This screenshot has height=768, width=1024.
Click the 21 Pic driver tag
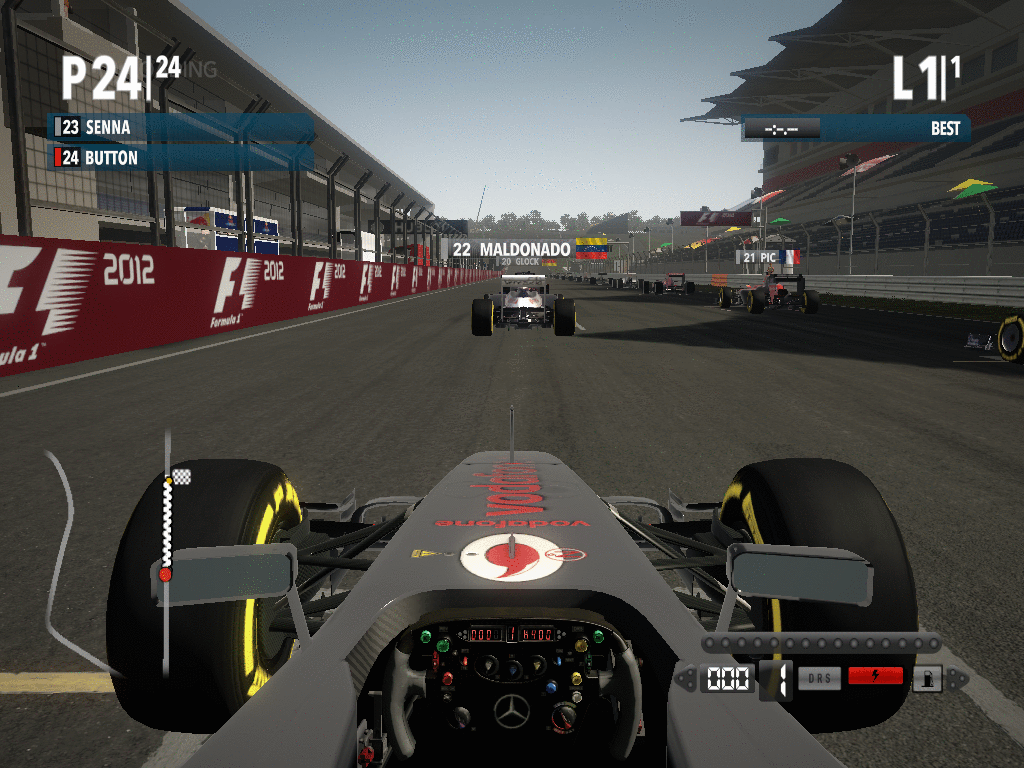coord(766,257)
